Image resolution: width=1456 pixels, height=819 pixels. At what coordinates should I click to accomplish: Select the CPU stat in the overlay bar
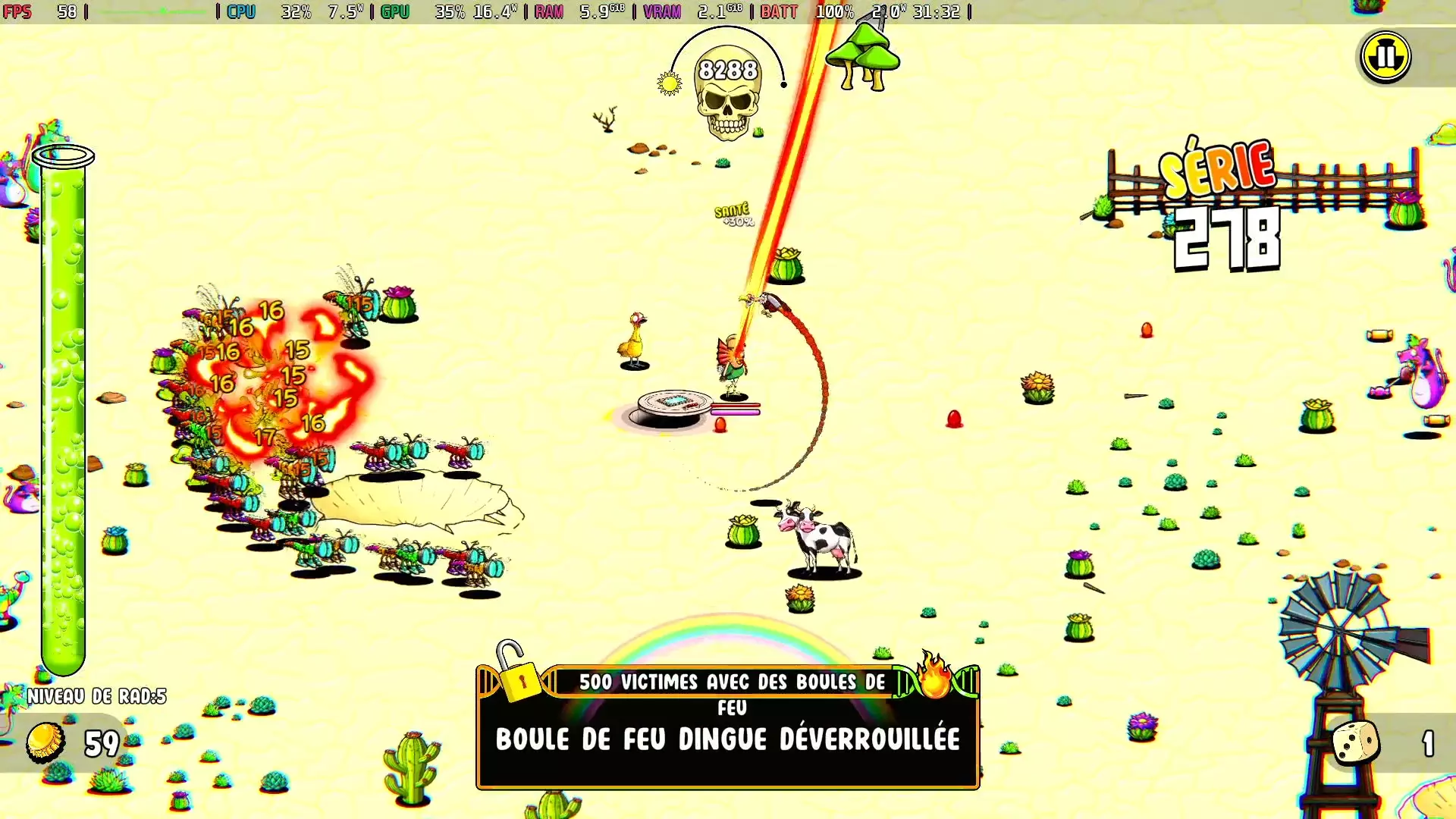pyautogui.click(x=241, y=11)
